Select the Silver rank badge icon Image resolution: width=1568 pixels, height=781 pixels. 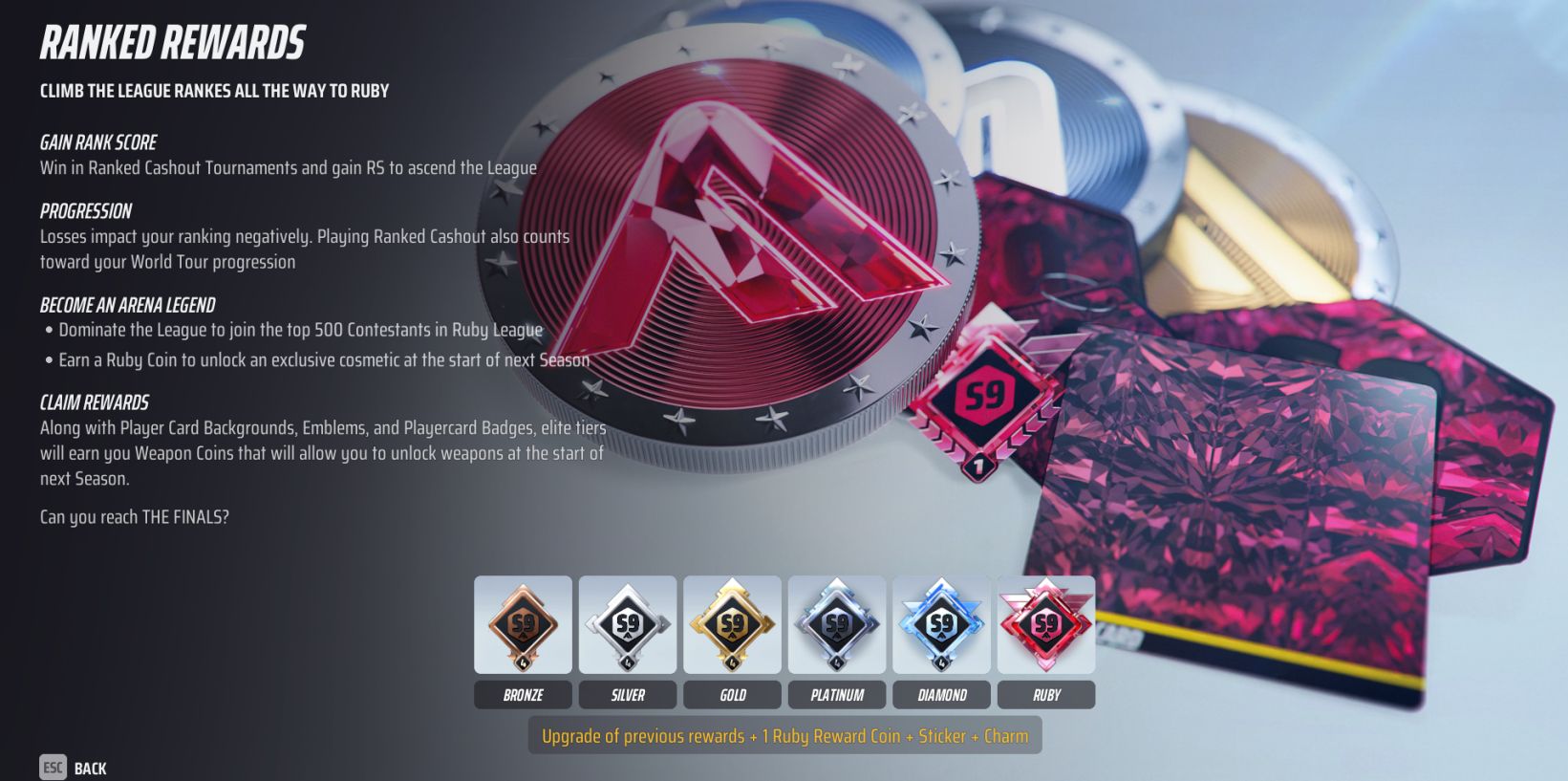pos(628,625)
